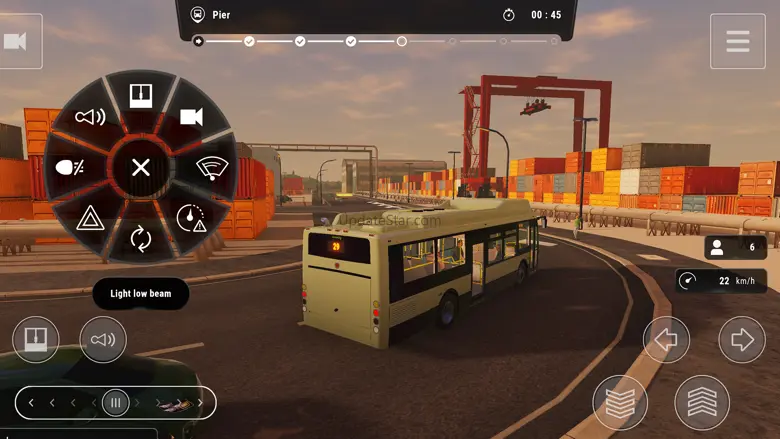
Task: Click the gear selector's center knob
Action: click(115, 403)
